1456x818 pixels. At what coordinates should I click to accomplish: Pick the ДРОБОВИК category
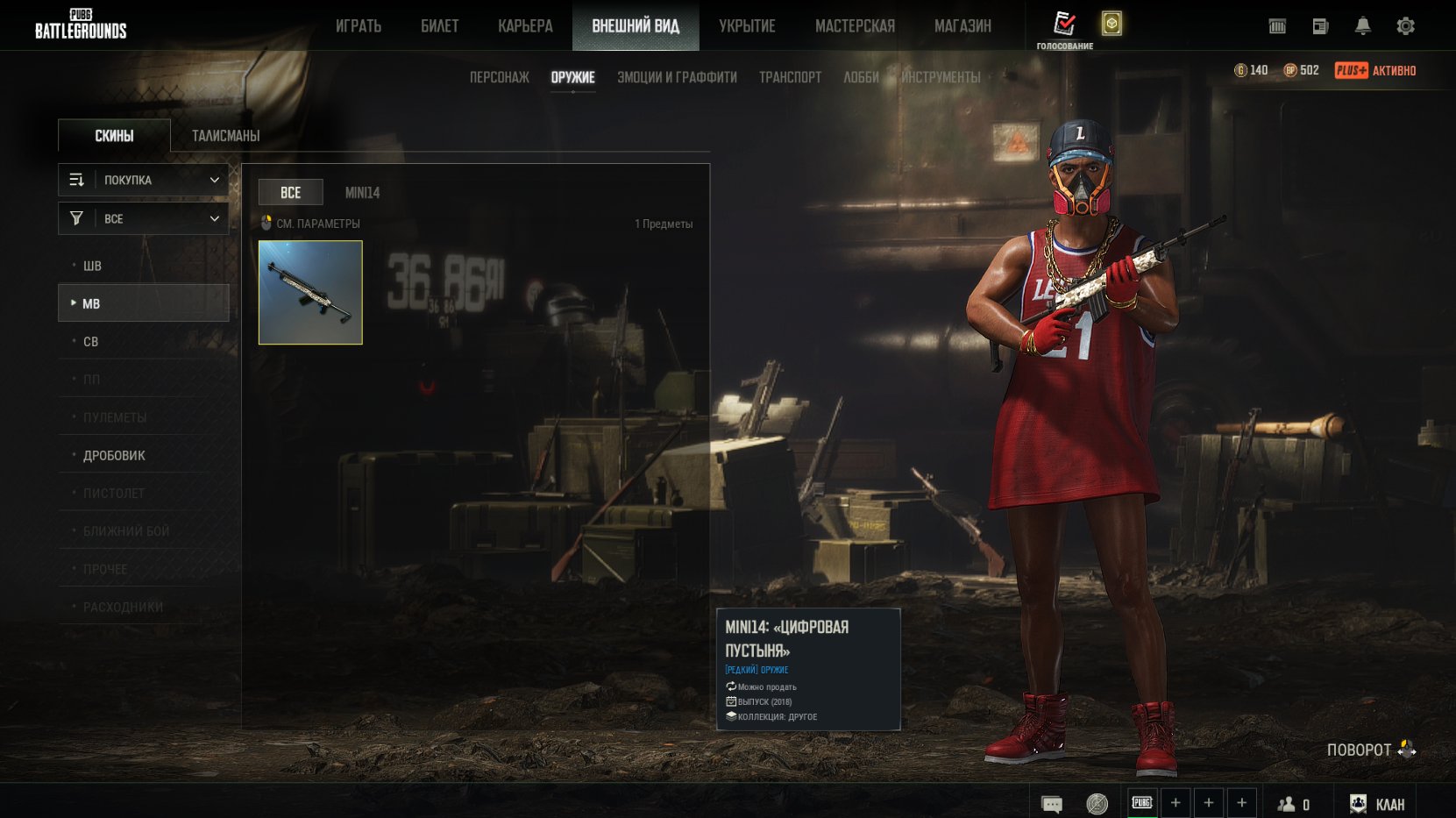(114, 456)
